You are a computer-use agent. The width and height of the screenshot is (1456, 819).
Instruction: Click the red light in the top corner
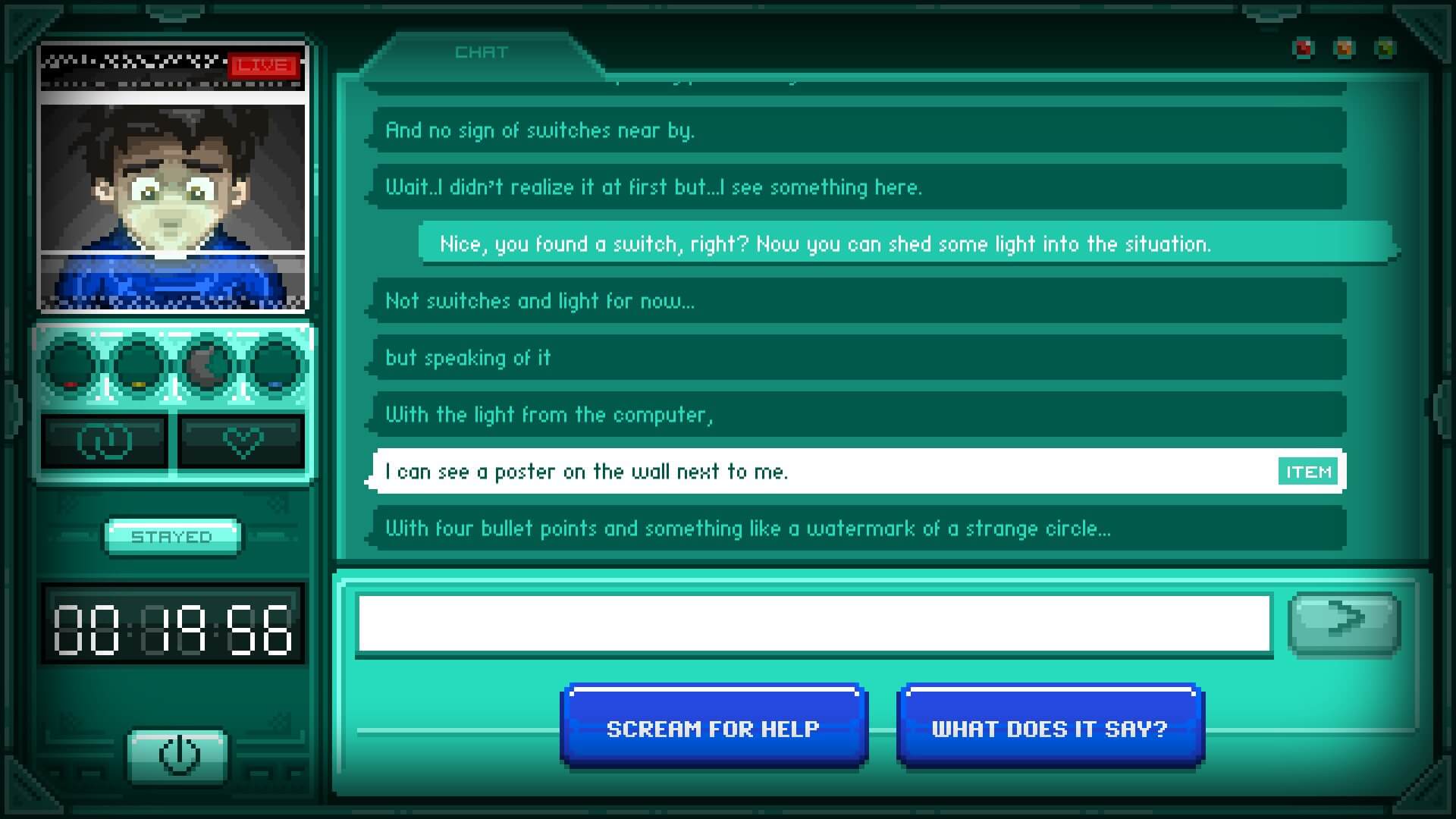pos(1303,49)
